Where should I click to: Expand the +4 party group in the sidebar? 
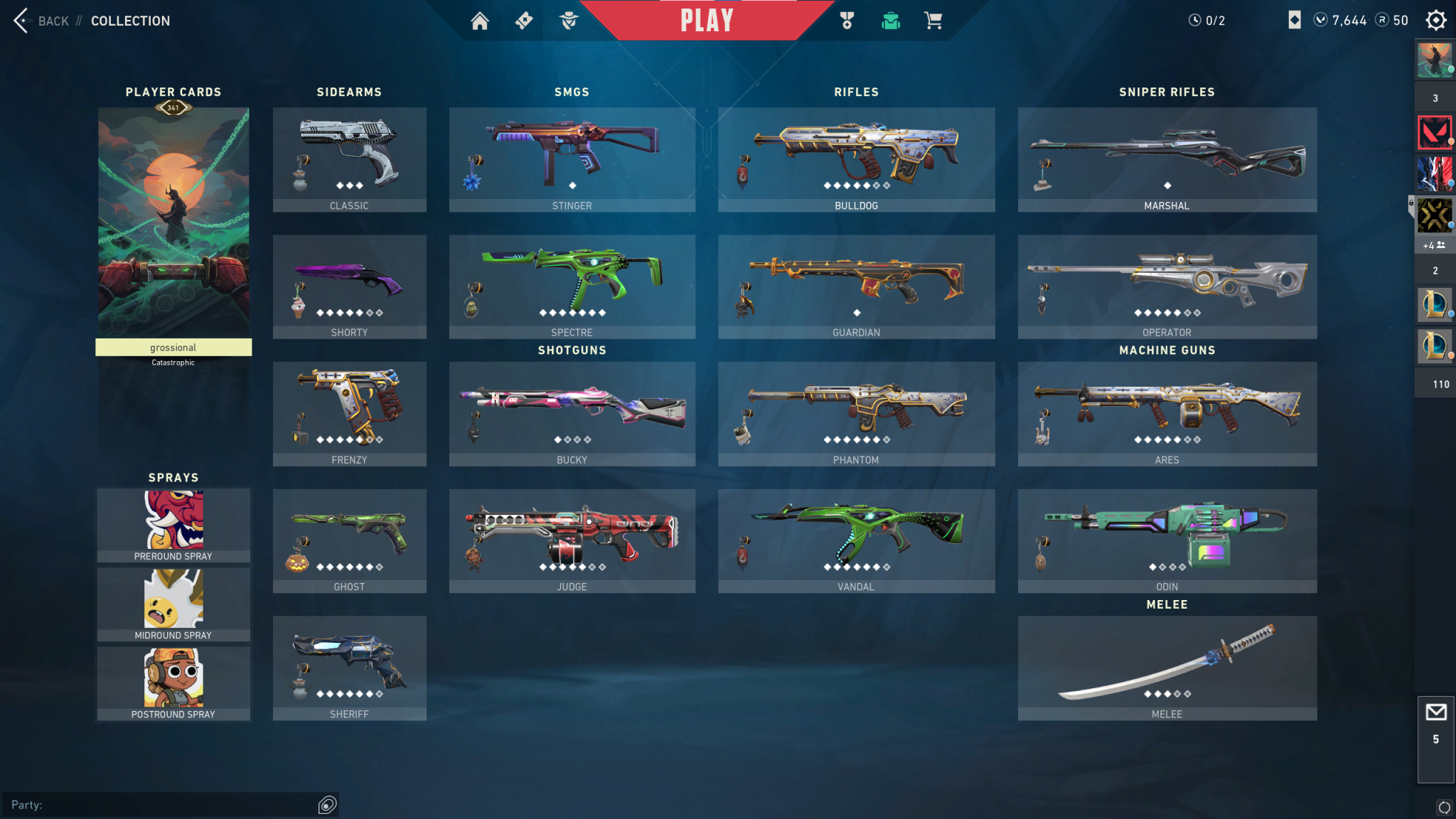tap(1435, 245)
